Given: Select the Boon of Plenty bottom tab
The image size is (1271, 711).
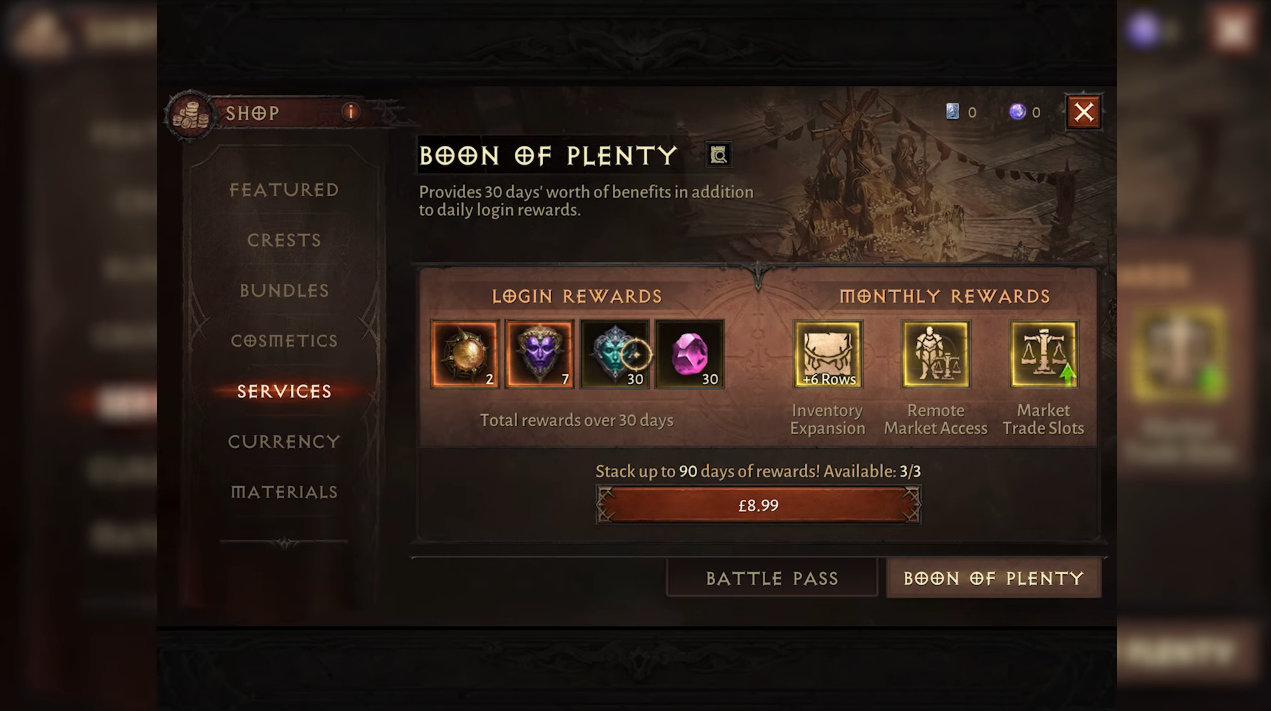Looking at the screenshot, I should click(x=993, y=578).
